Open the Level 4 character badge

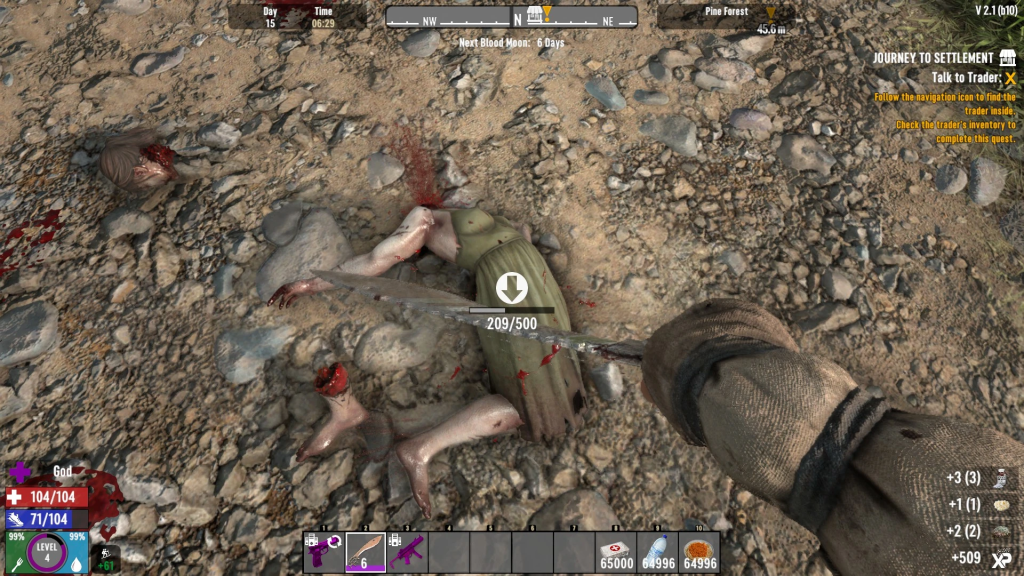46,553
